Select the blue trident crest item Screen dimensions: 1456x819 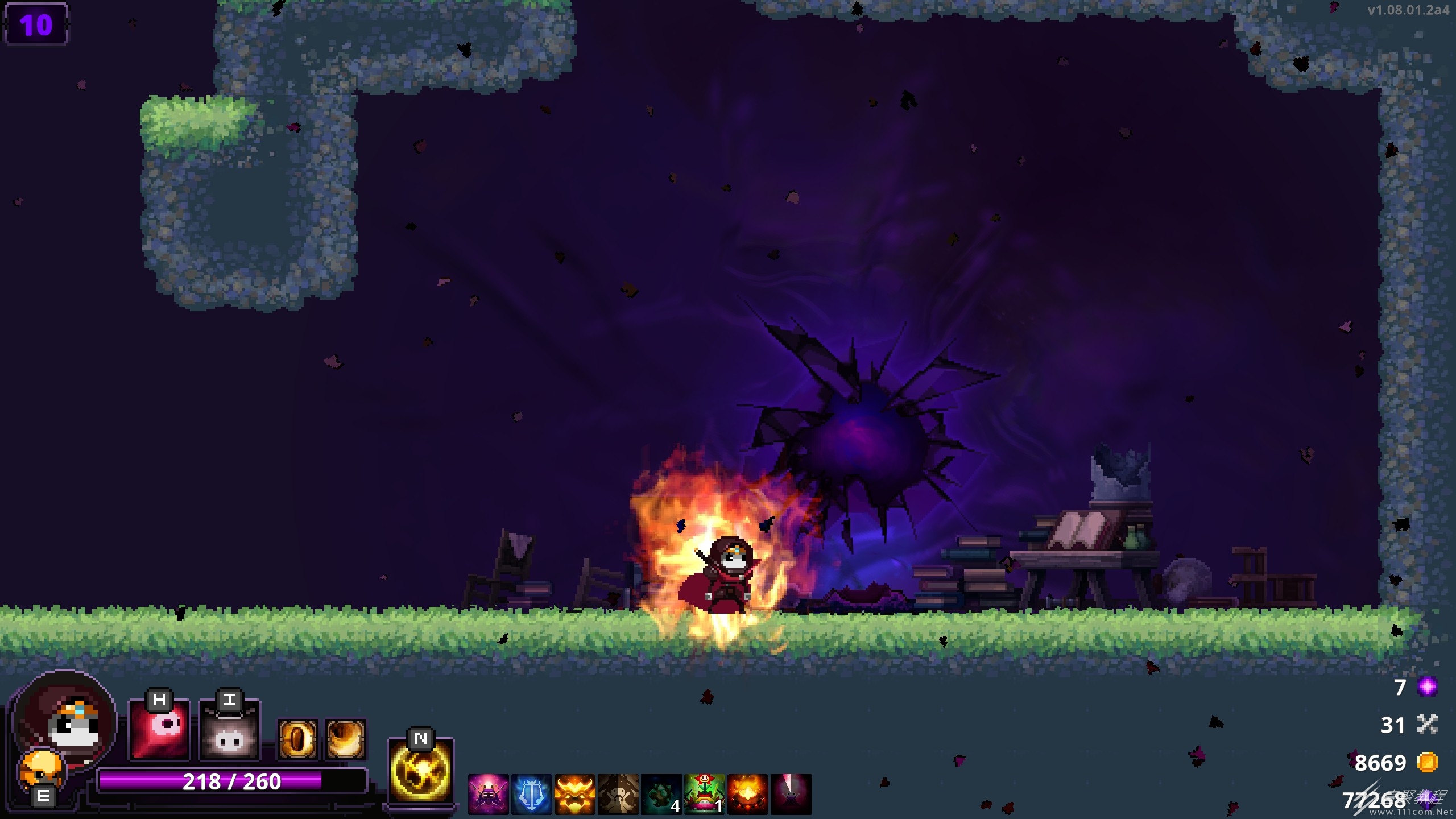pos(531,794)
